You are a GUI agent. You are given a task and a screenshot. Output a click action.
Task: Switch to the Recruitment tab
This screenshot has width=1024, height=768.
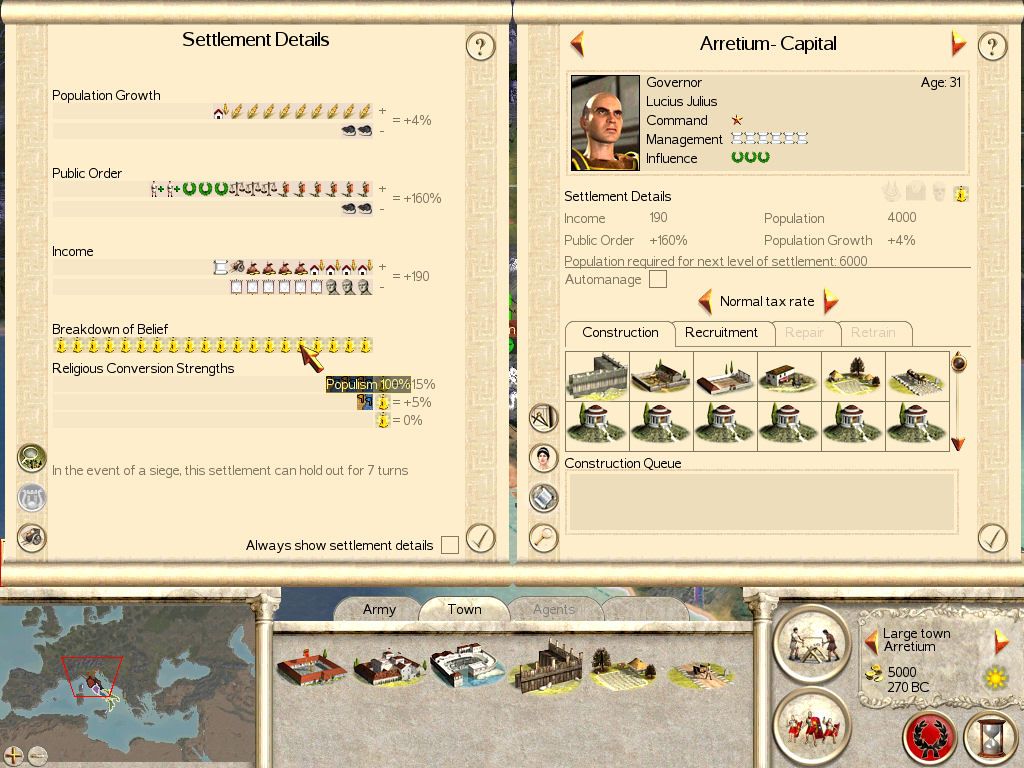721,333
